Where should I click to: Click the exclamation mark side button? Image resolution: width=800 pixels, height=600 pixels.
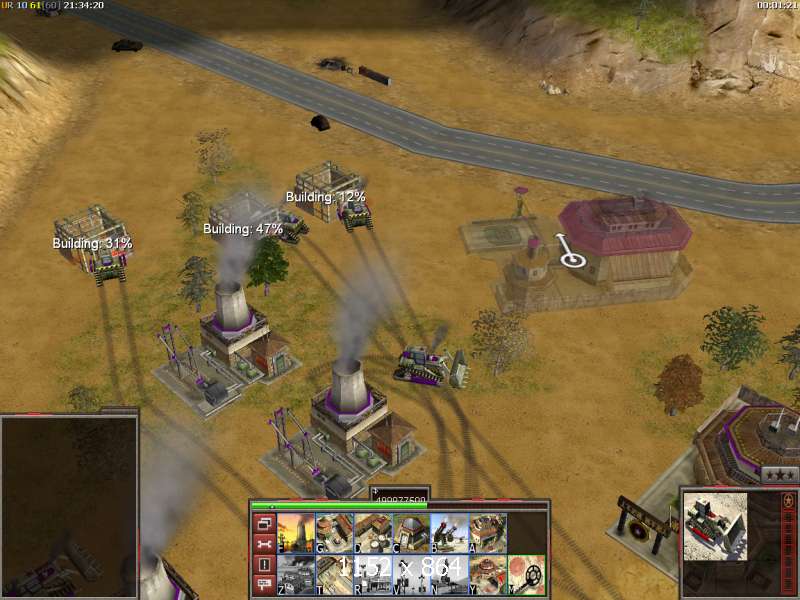click(x=264, y=565)
